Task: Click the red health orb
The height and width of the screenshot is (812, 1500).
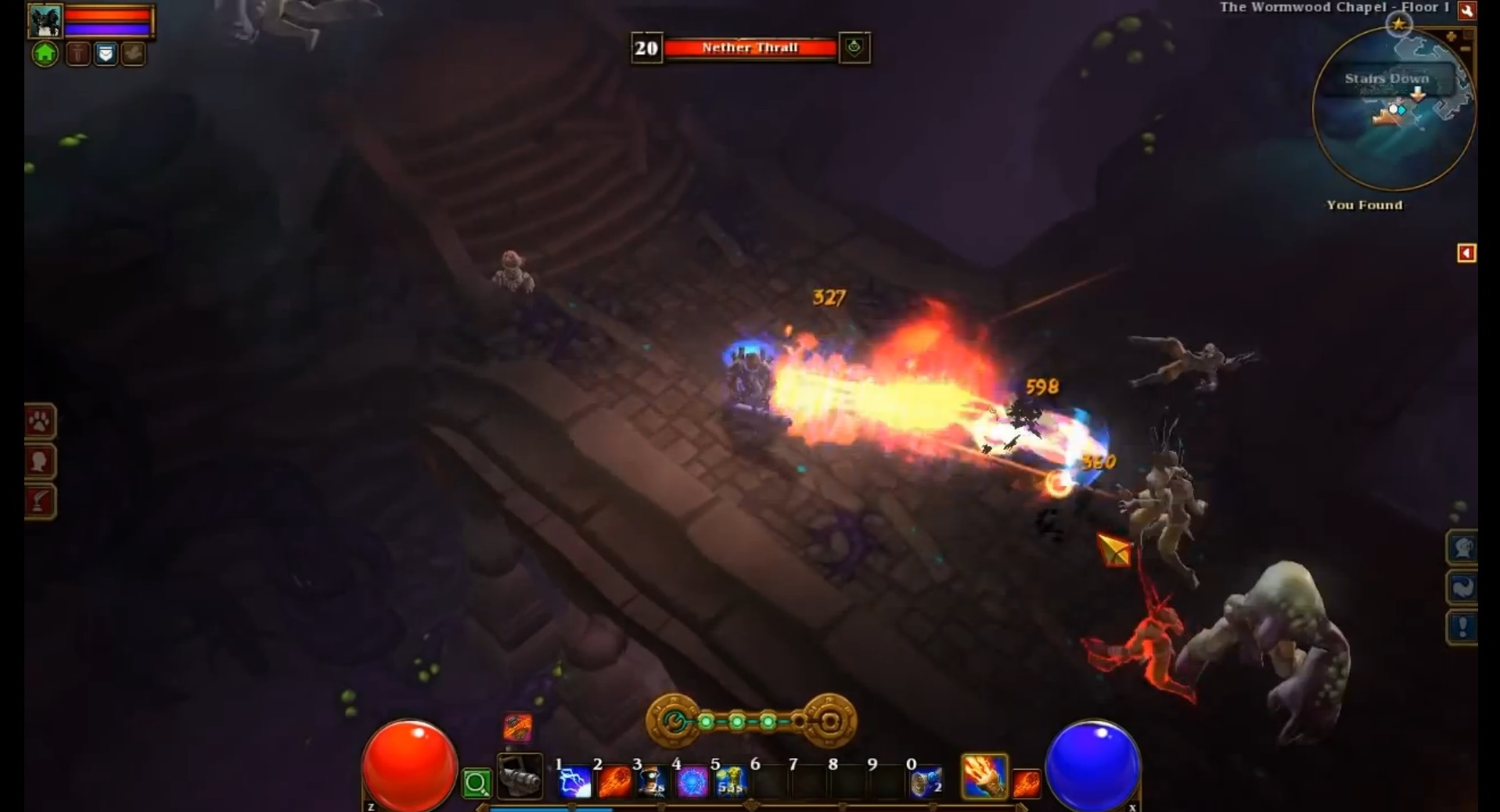Action: [409, 766]
